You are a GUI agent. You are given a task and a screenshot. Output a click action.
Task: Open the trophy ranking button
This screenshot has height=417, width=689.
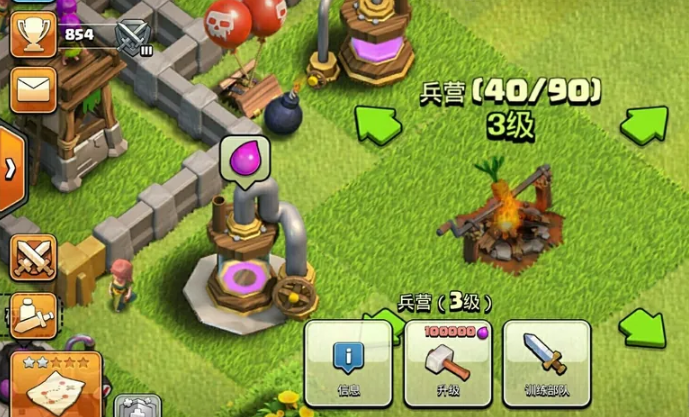32,35
